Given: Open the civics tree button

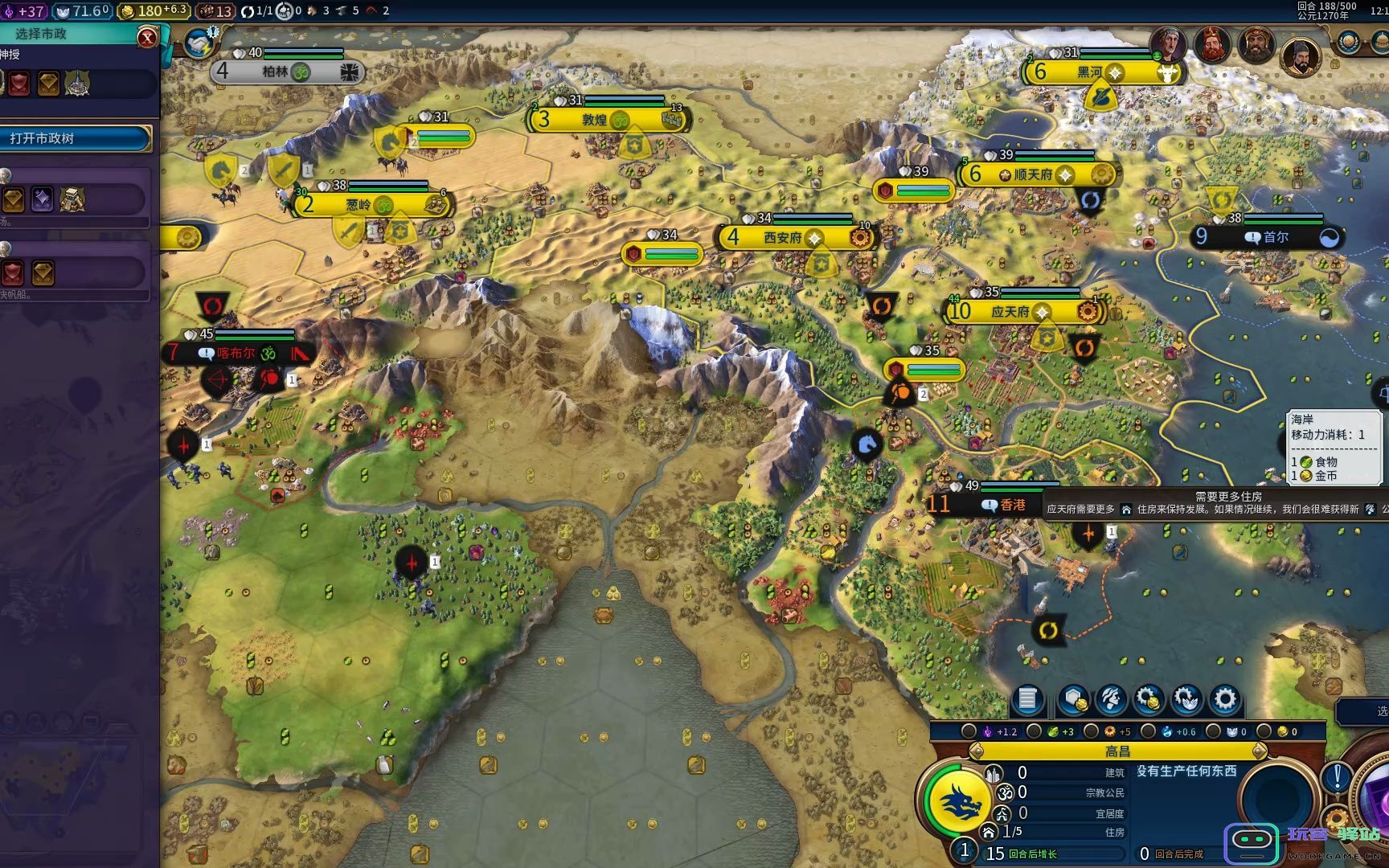Looking at the screenshot, I should click(76, 138).
